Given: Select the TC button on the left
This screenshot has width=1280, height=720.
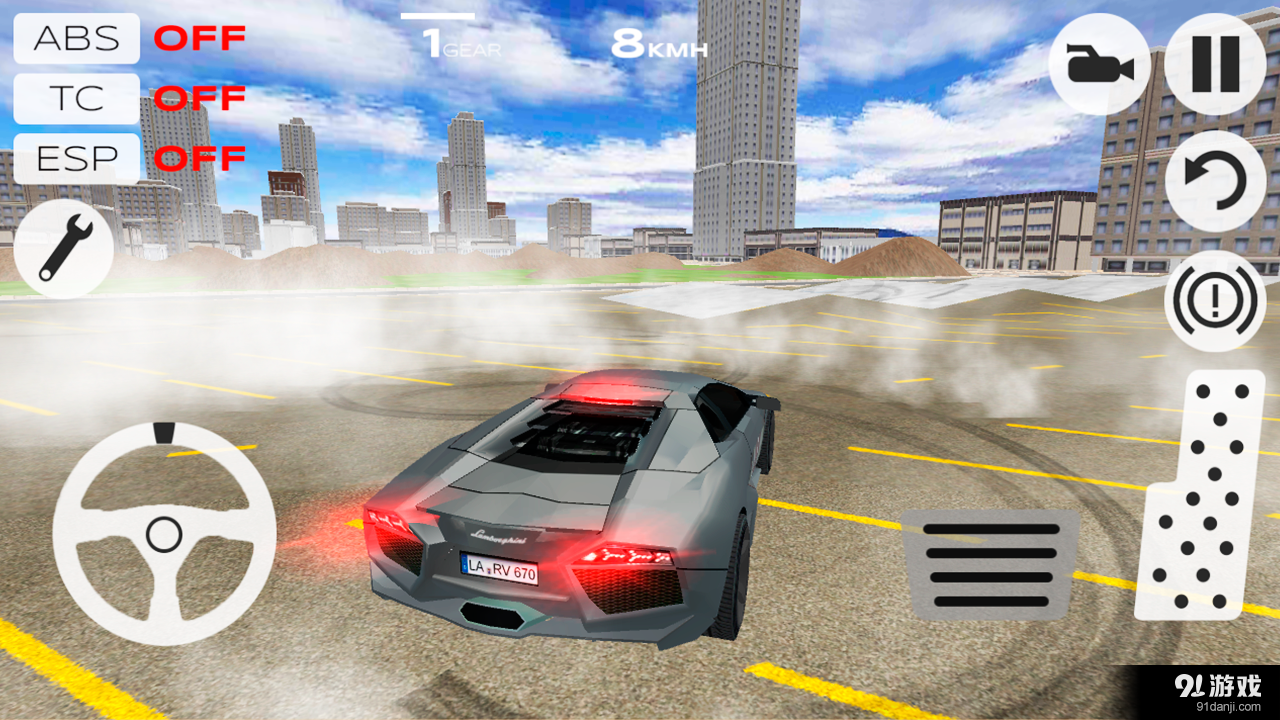Looking at the screenshot, I should click(x=76, y=98).
